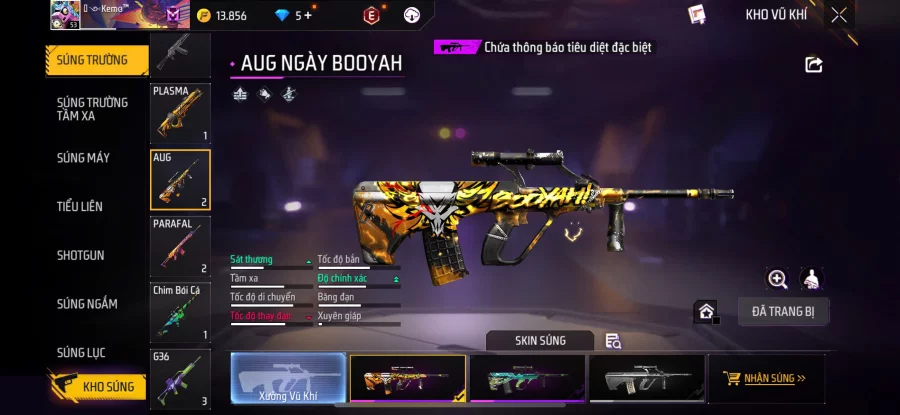Close the Kho Vũ Khí screen

839,15
